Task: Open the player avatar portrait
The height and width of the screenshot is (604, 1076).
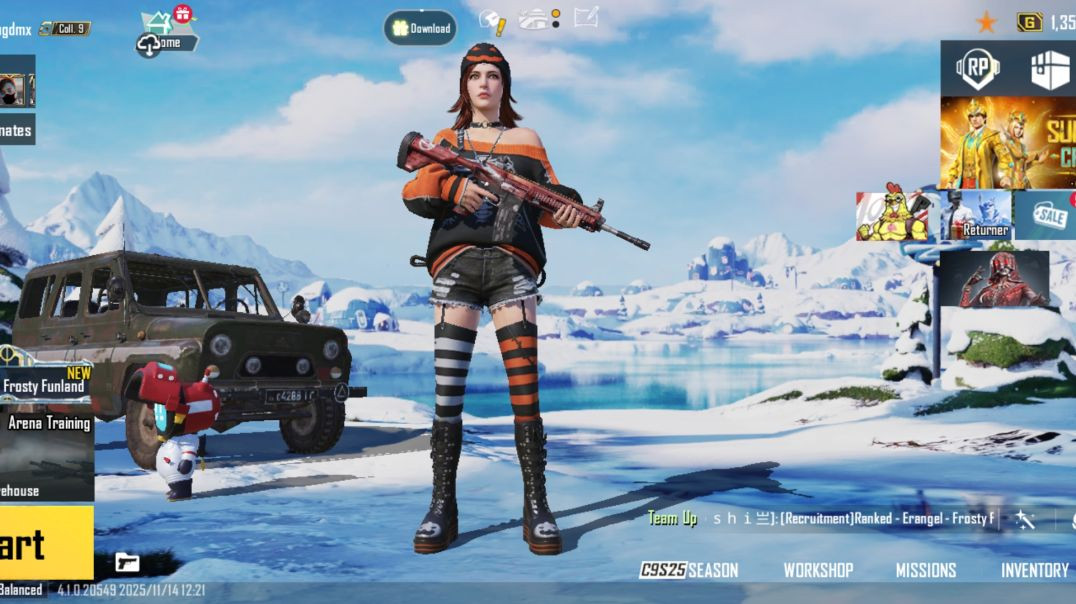Action: 13,91
